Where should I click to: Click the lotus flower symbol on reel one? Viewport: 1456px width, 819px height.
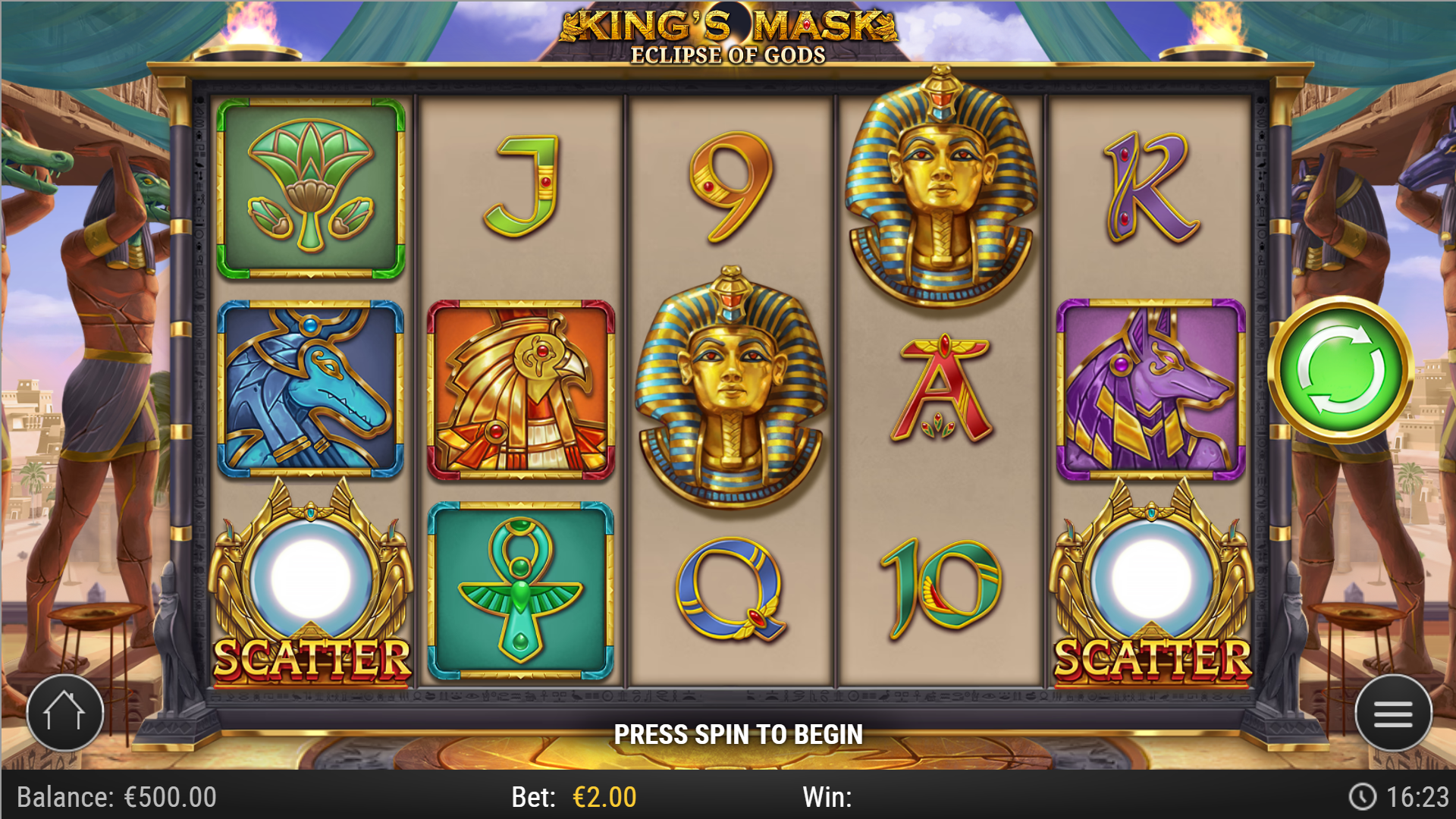[x=310, y=186]
